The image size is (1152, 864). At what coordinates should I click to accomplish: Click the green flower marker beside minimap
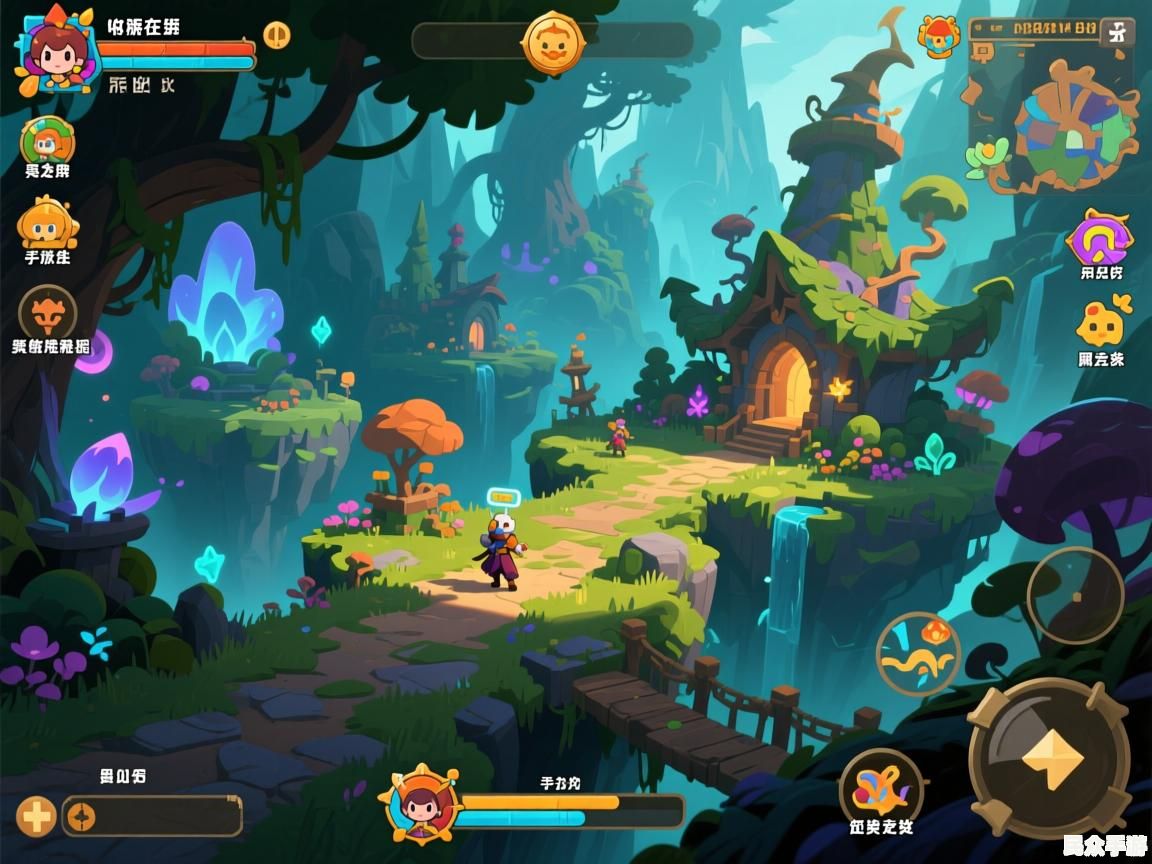(x=988, y=156)
